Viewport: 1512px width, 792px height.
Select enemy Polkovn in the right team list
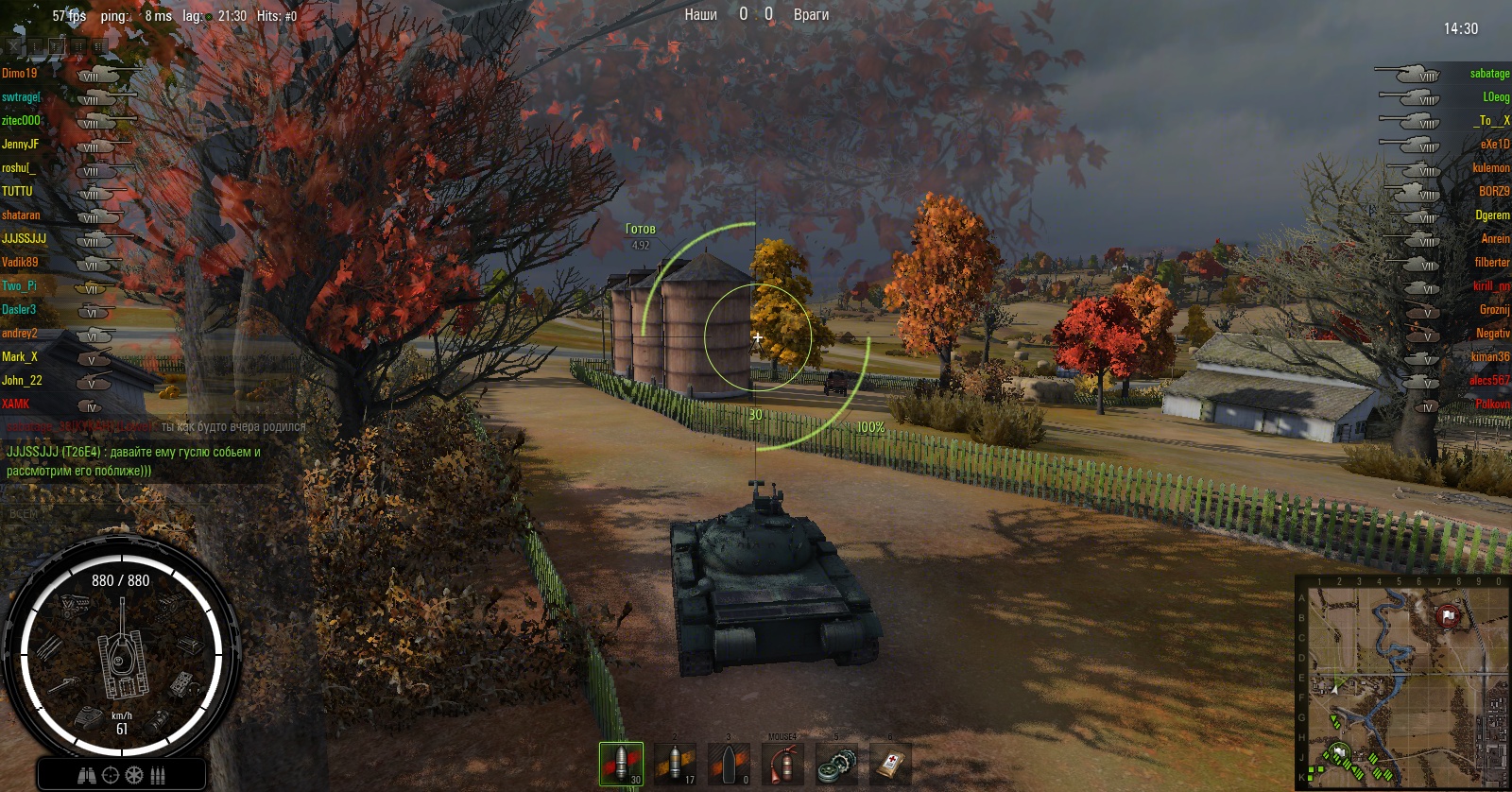(1492, 405)
